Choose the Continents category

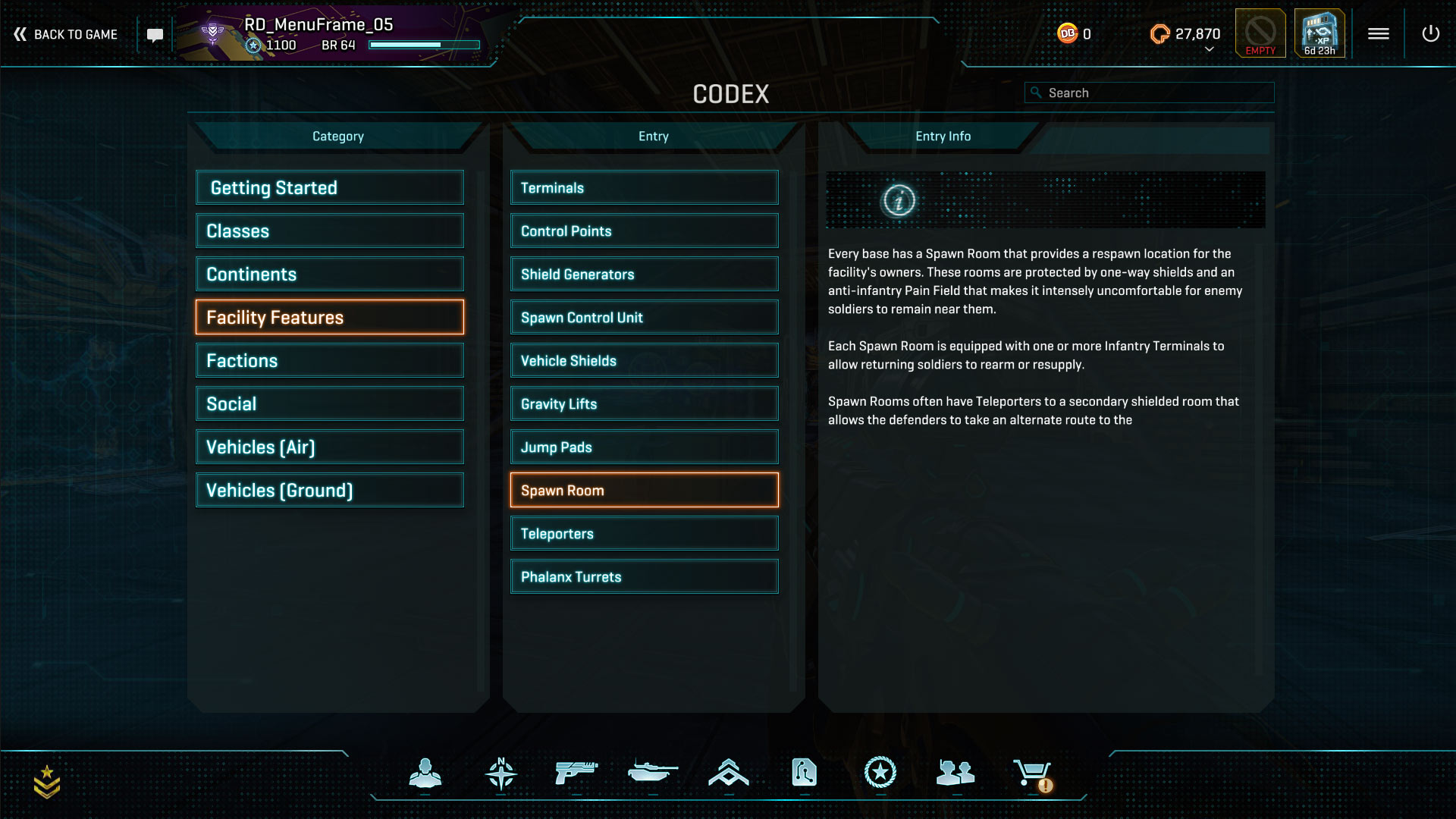pyautogui.click(x=330, y=274)
